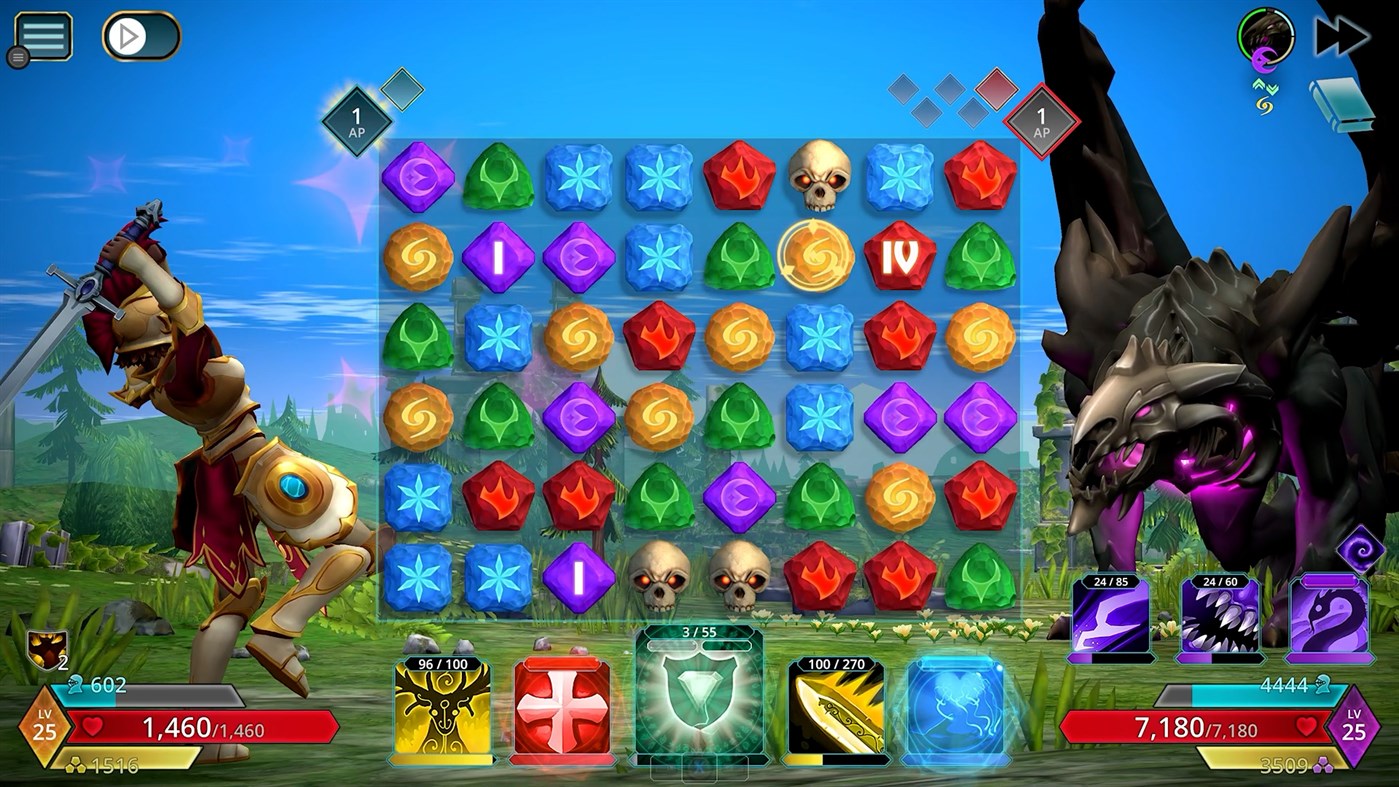This screenshot has width=1399, height=787.
Task: Select the enemy's purple axe ability
Action: (x=1113, y=611)
